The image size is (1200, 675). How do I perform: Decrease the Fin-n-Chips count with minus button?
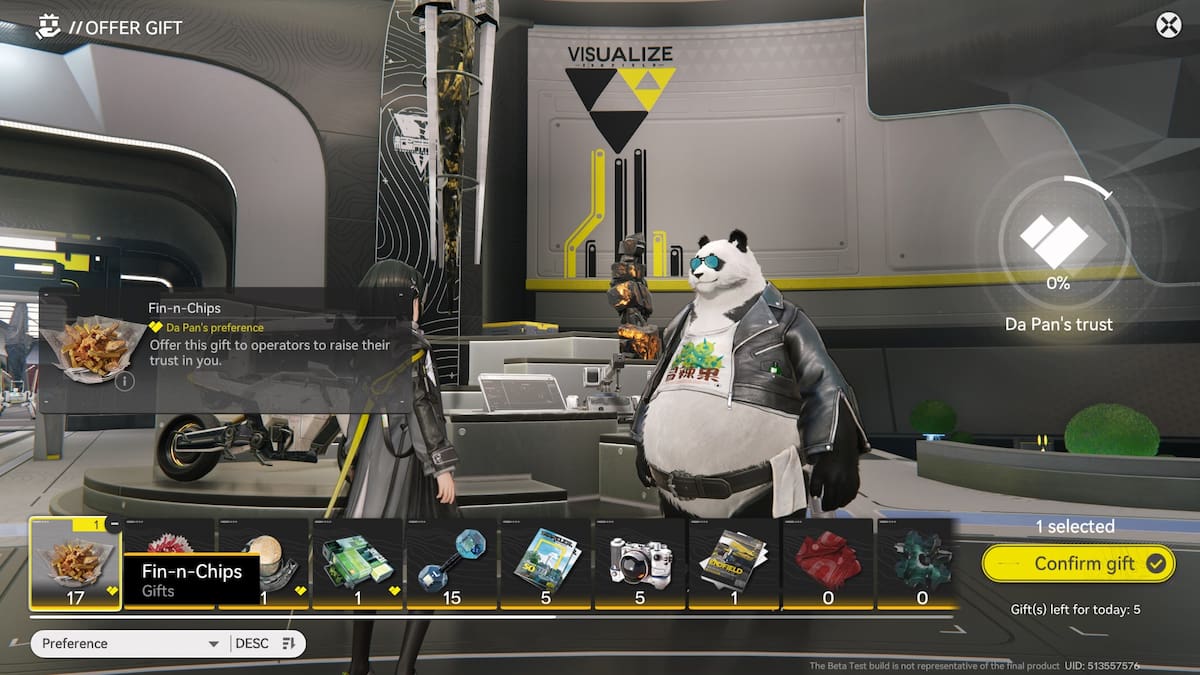pyautogui.click(x=113, y=524)
